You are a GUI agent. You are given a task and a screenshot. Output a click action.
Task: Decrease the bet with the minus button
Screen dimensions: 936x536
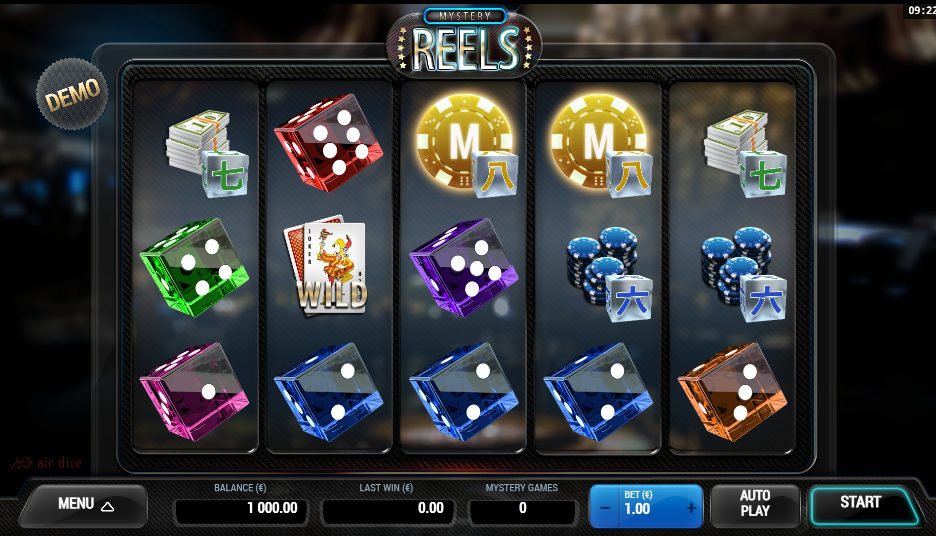[603, 508]
